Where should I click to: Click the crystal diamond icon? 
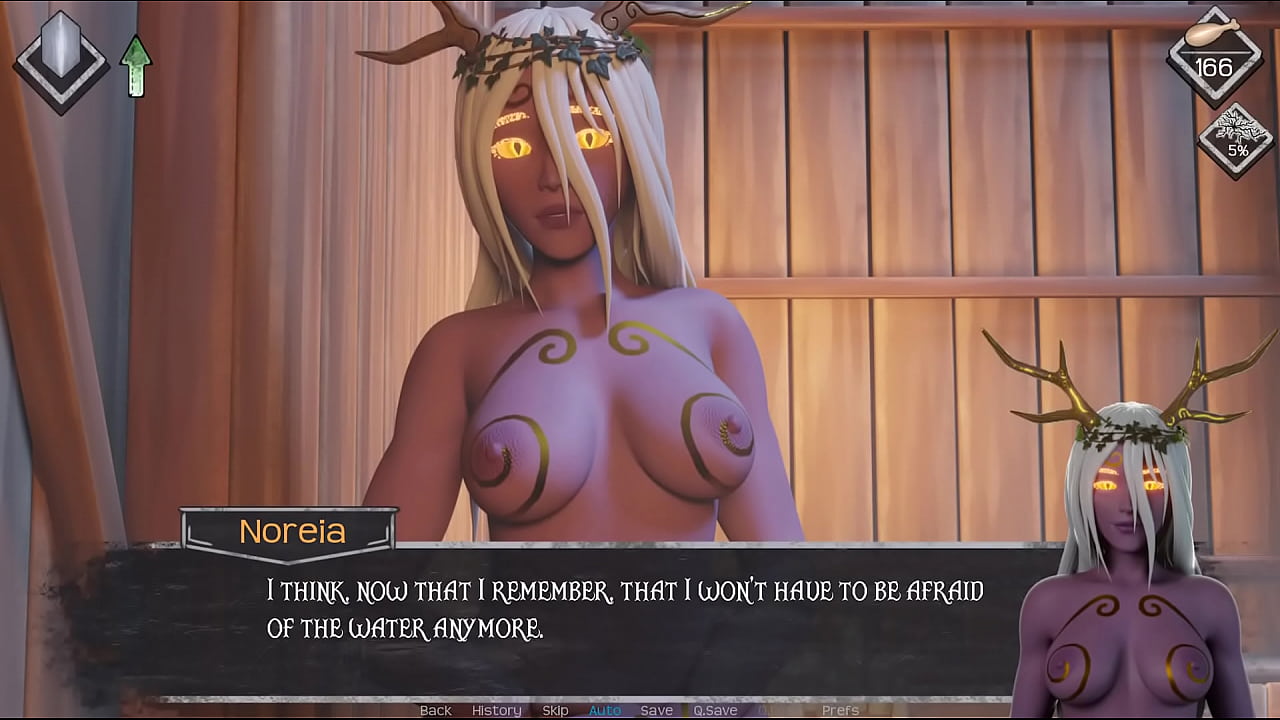coord(60,58)
